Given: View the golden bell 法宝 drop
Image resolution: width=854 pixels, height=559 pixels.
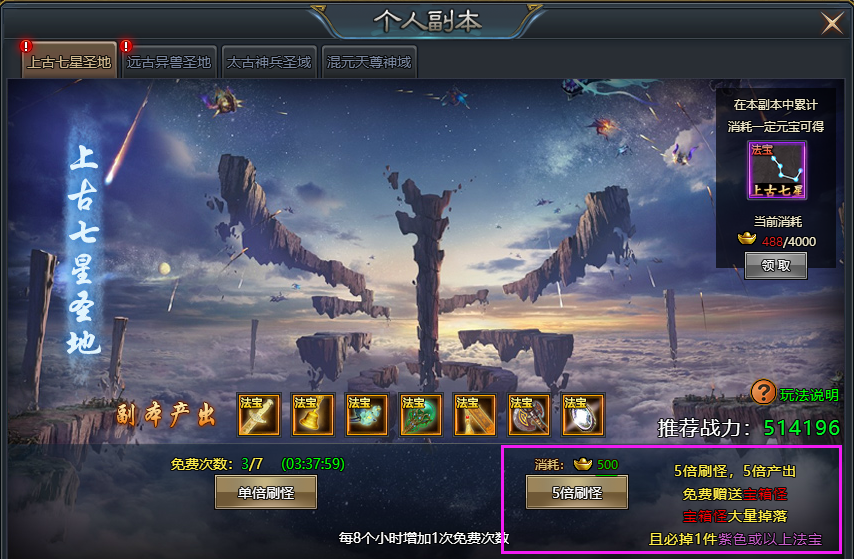Looking at the screenshot, I should [313, 415].
